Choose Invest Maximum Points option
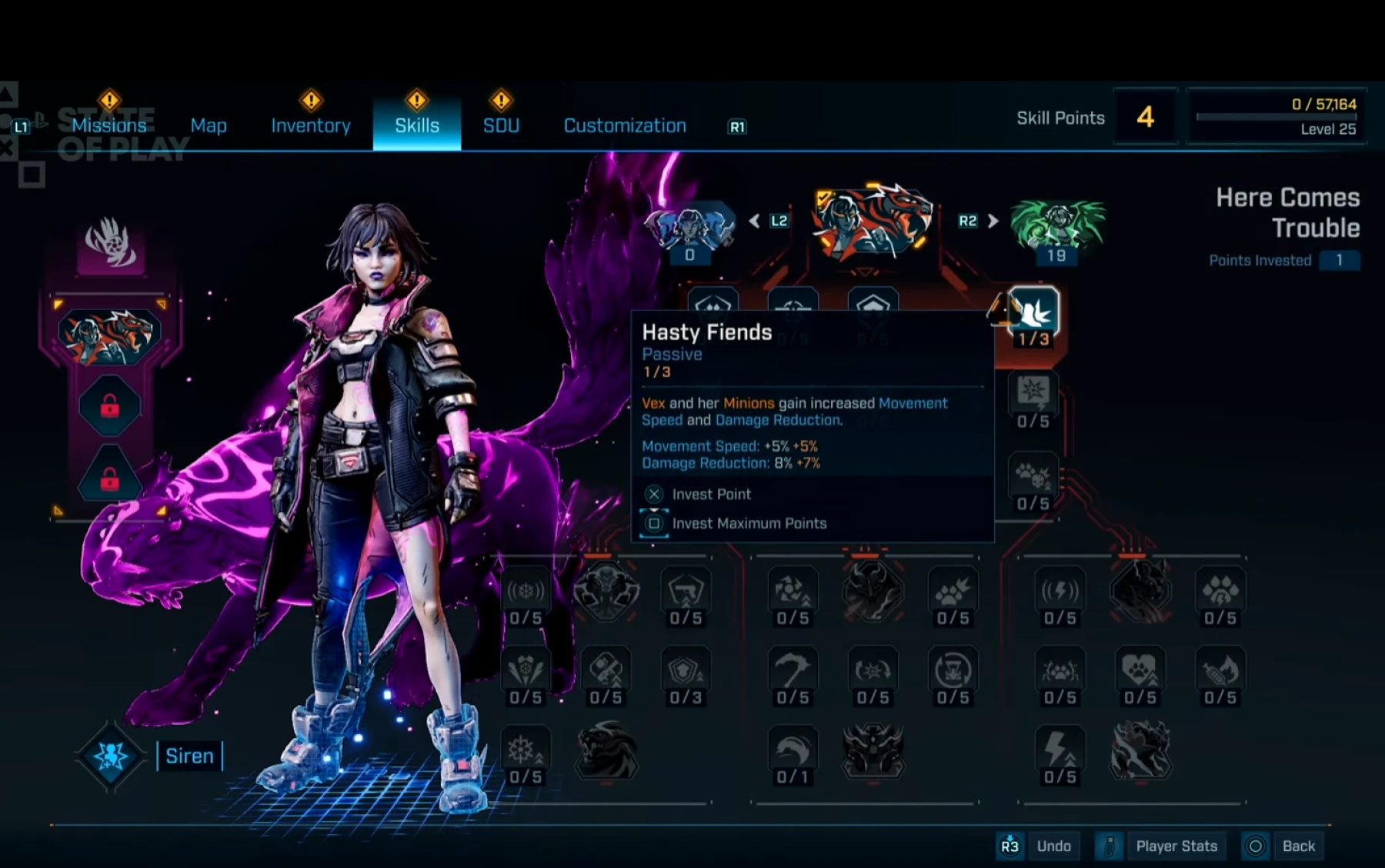Viewport: 1385px width, 868px height. click(x=749, y=523)
